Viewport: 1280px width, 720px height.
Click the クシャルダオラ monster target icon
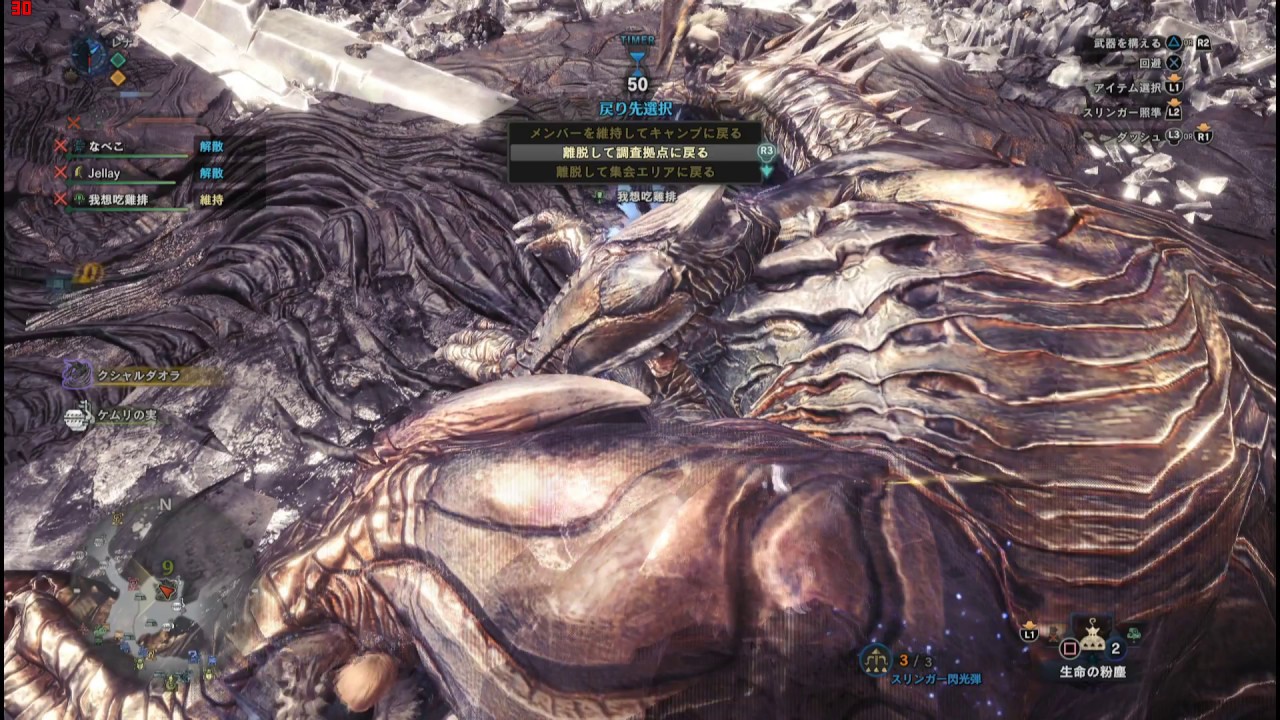(x=77, y=376)
